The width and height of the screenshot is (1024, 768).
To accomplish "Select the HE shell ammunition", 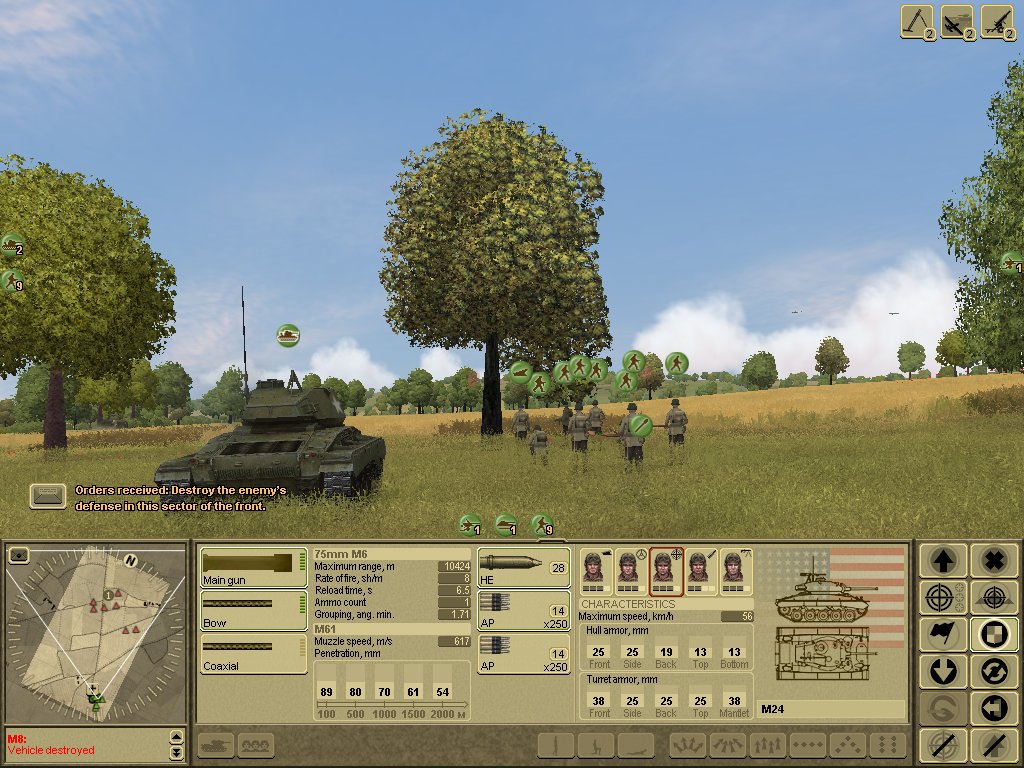I will tap(523, 567).
